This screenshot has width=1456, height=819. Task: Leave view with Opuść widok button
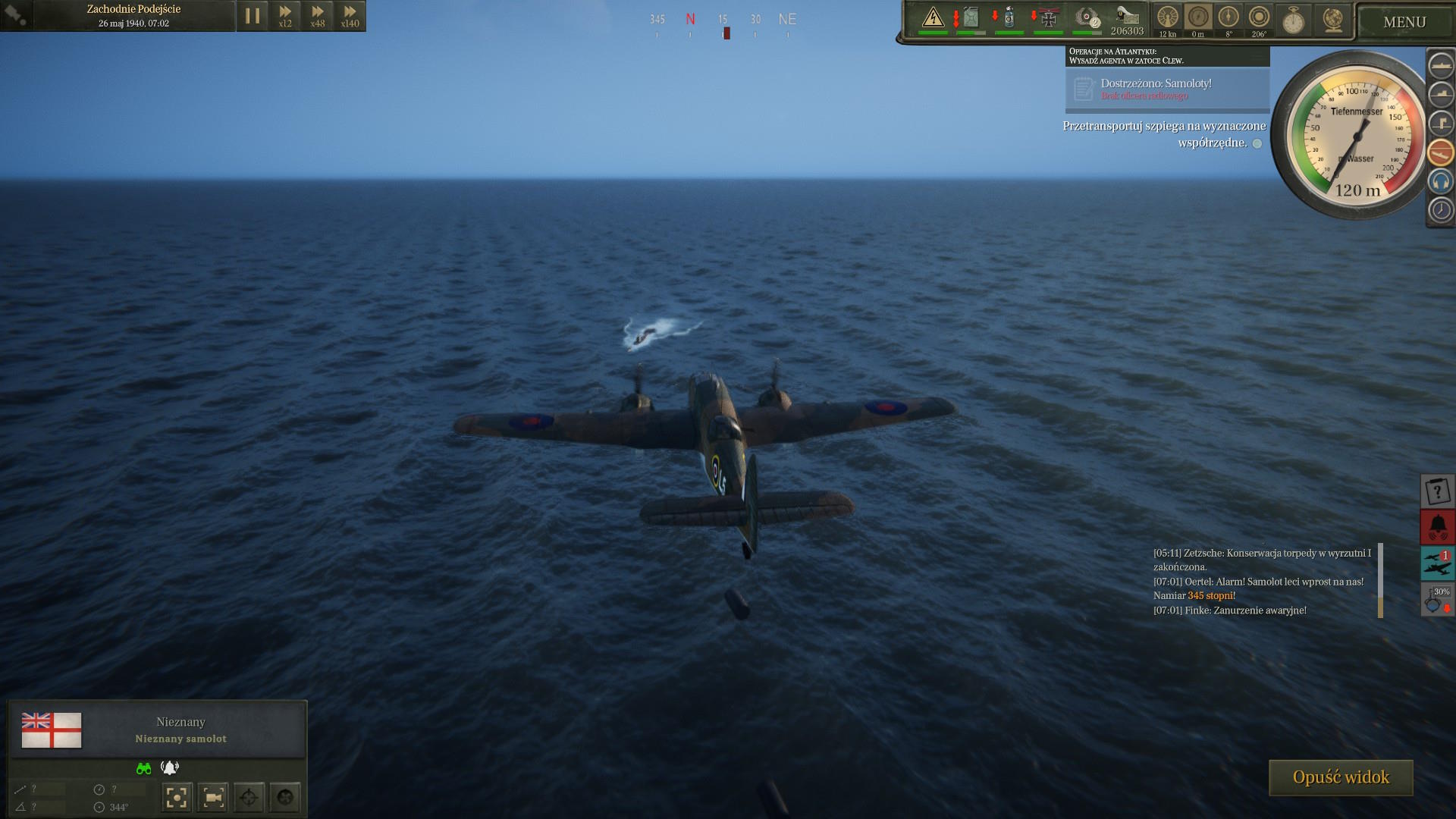pyautogui.click(x=1340, y=777)
